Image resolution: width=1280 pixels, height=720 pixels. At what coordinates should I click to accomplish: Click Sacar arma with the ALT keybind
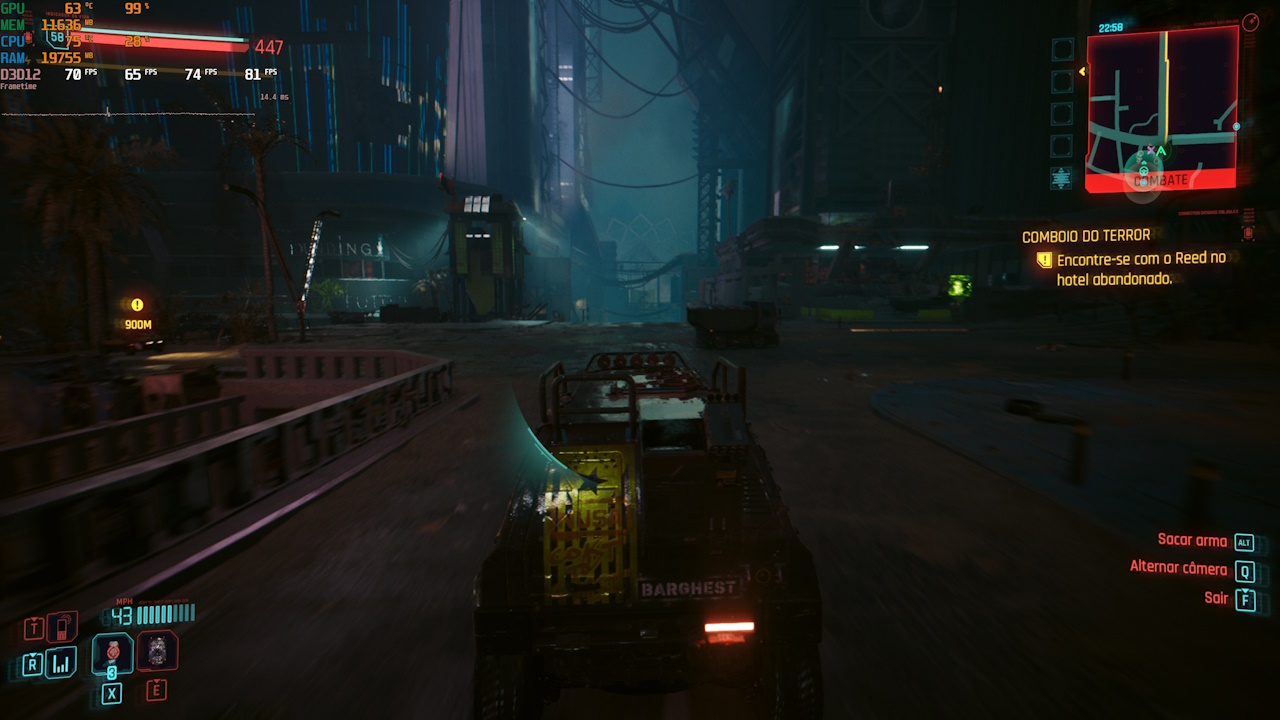point(1198,541)
